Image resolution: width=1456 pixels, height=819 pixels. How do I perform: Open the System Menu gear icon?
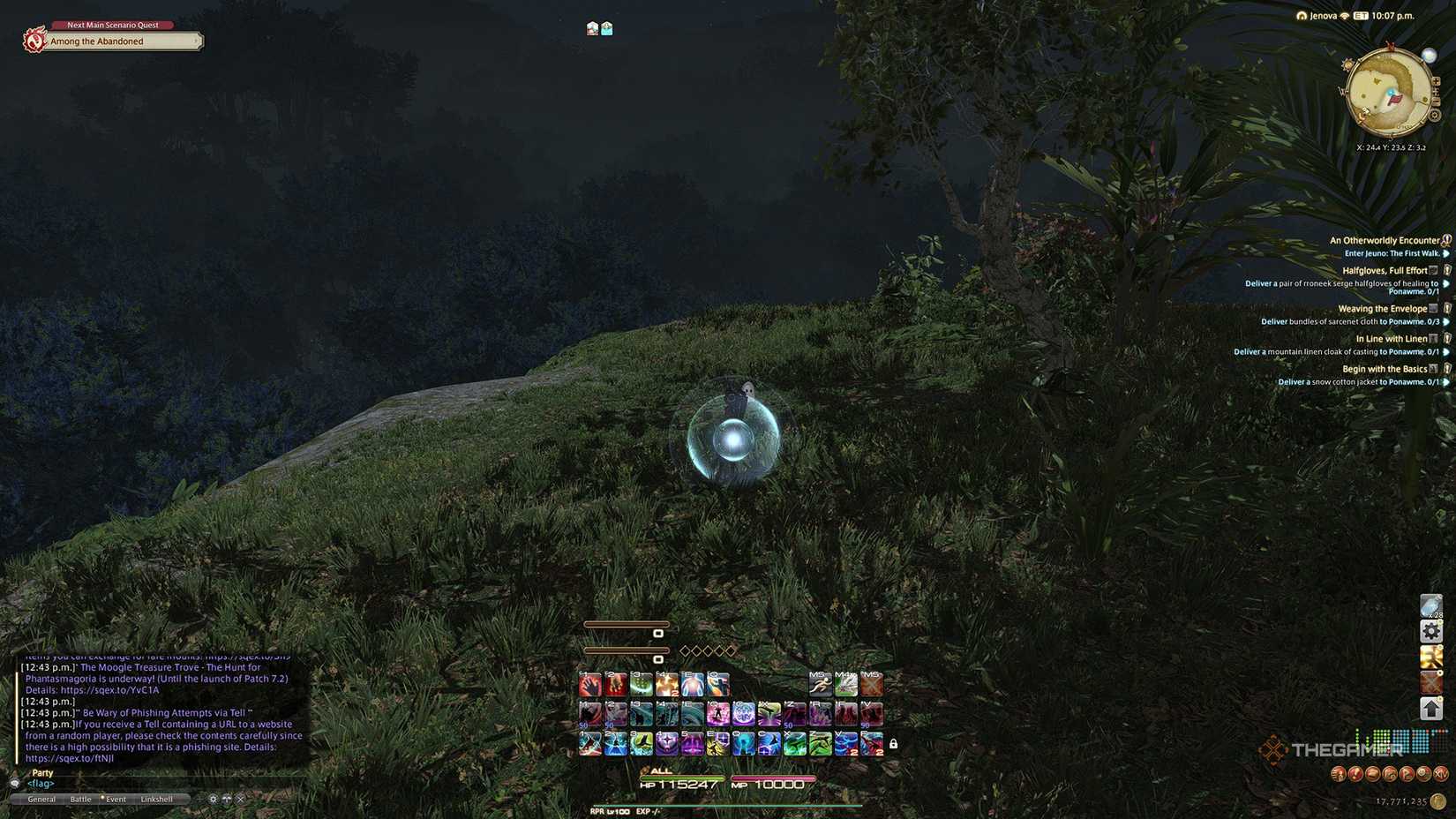click(x=1431, y=631)
